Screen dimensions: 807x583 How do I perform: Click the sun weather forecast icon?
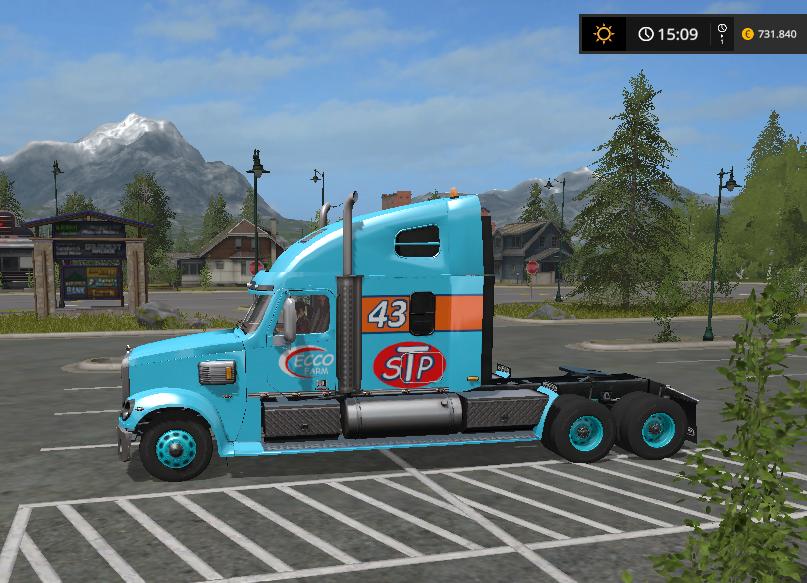(x=603, y=34)
